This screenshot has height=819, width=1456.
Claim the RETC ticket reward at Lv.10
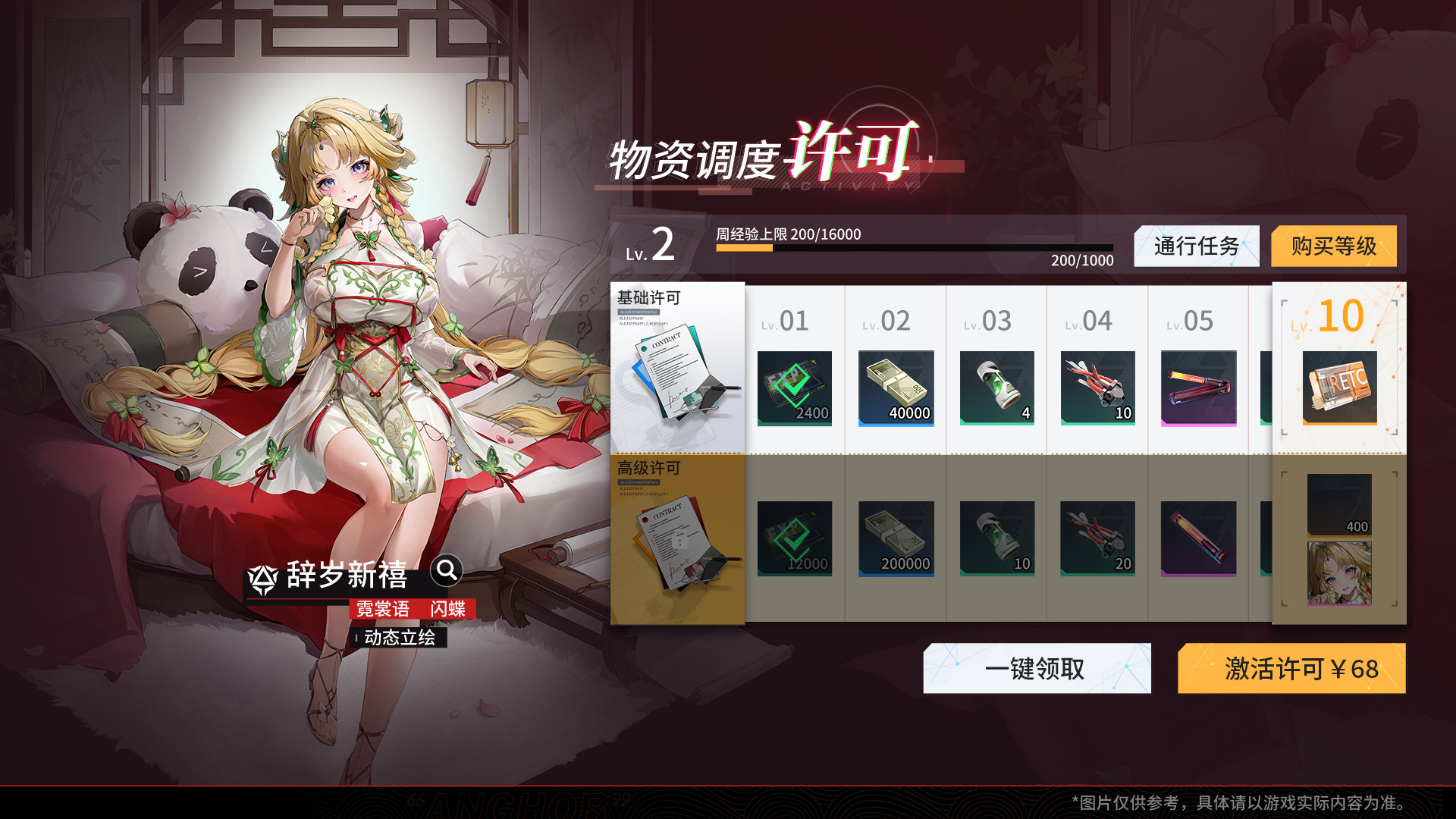[x=1338, y=389]
